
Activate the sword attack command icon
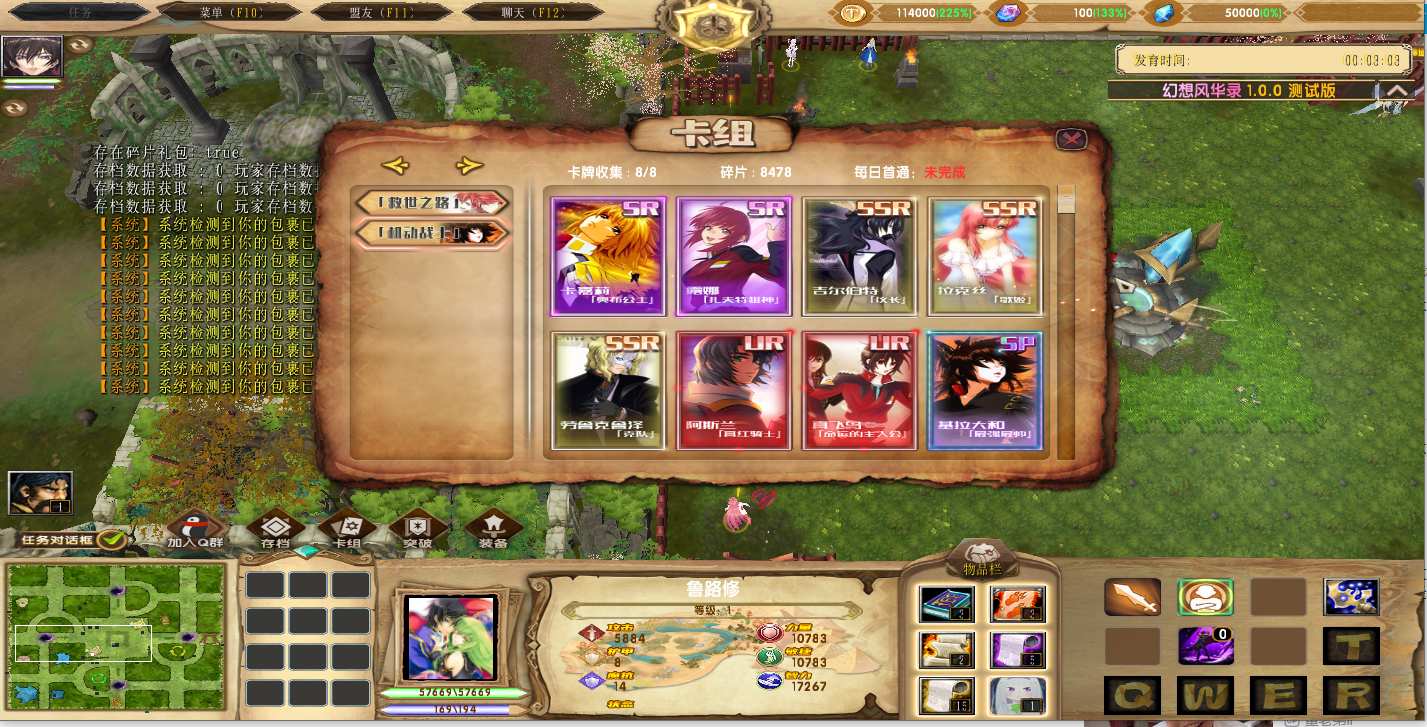pyautogui.click(x=1132, y=597)
